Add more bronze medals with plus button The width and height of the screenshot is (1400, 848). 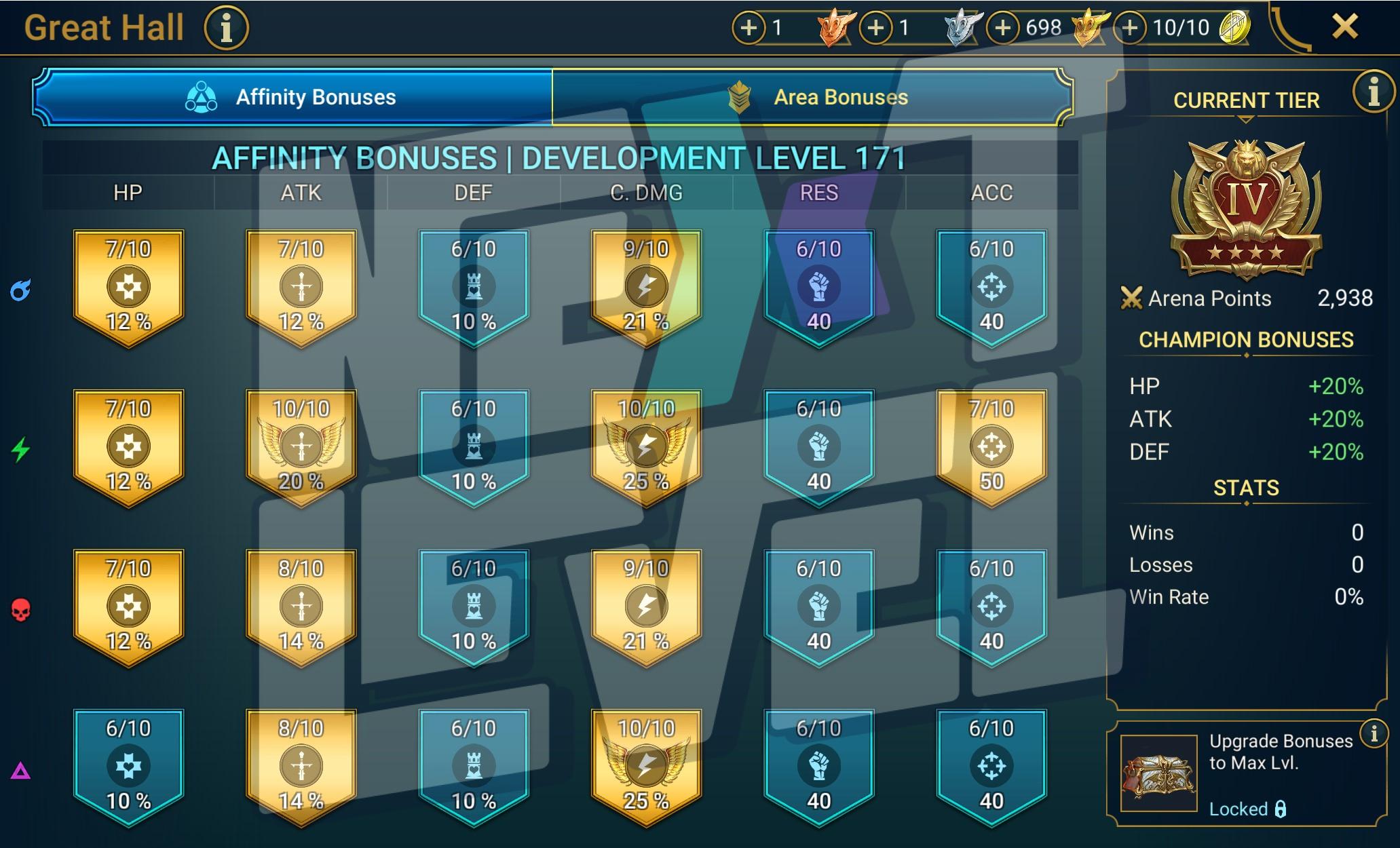point(749,28)
